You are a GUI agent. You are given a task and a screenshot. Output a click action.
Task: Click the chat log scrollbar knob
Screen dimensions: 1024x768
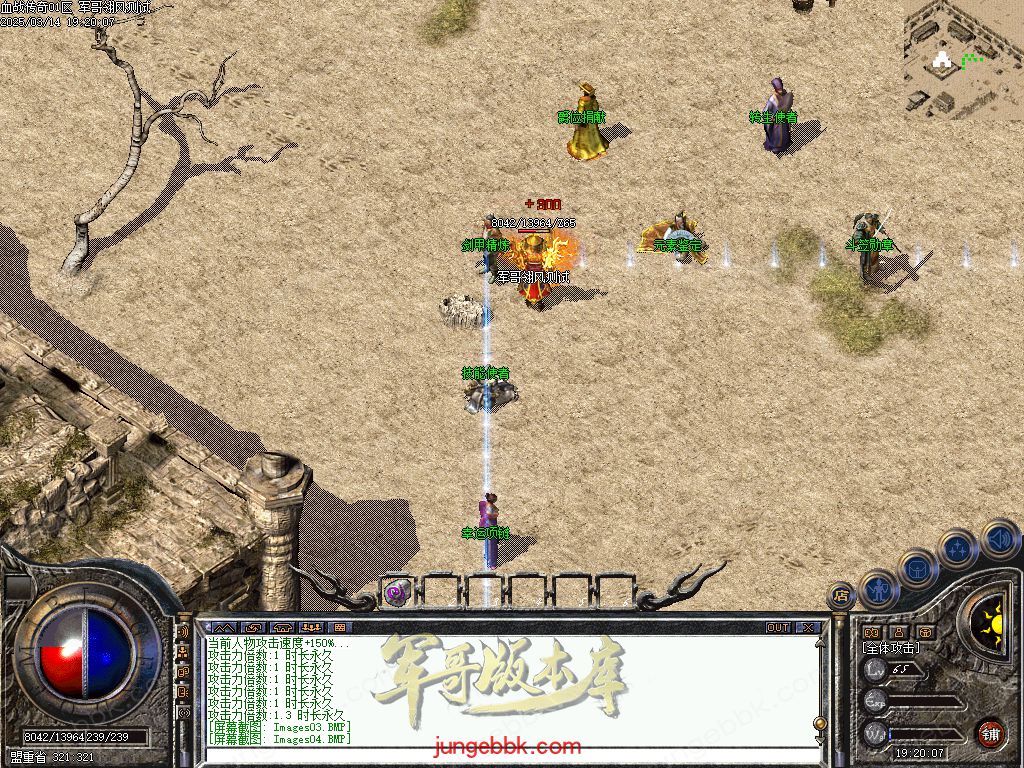[x=821, y=722]
